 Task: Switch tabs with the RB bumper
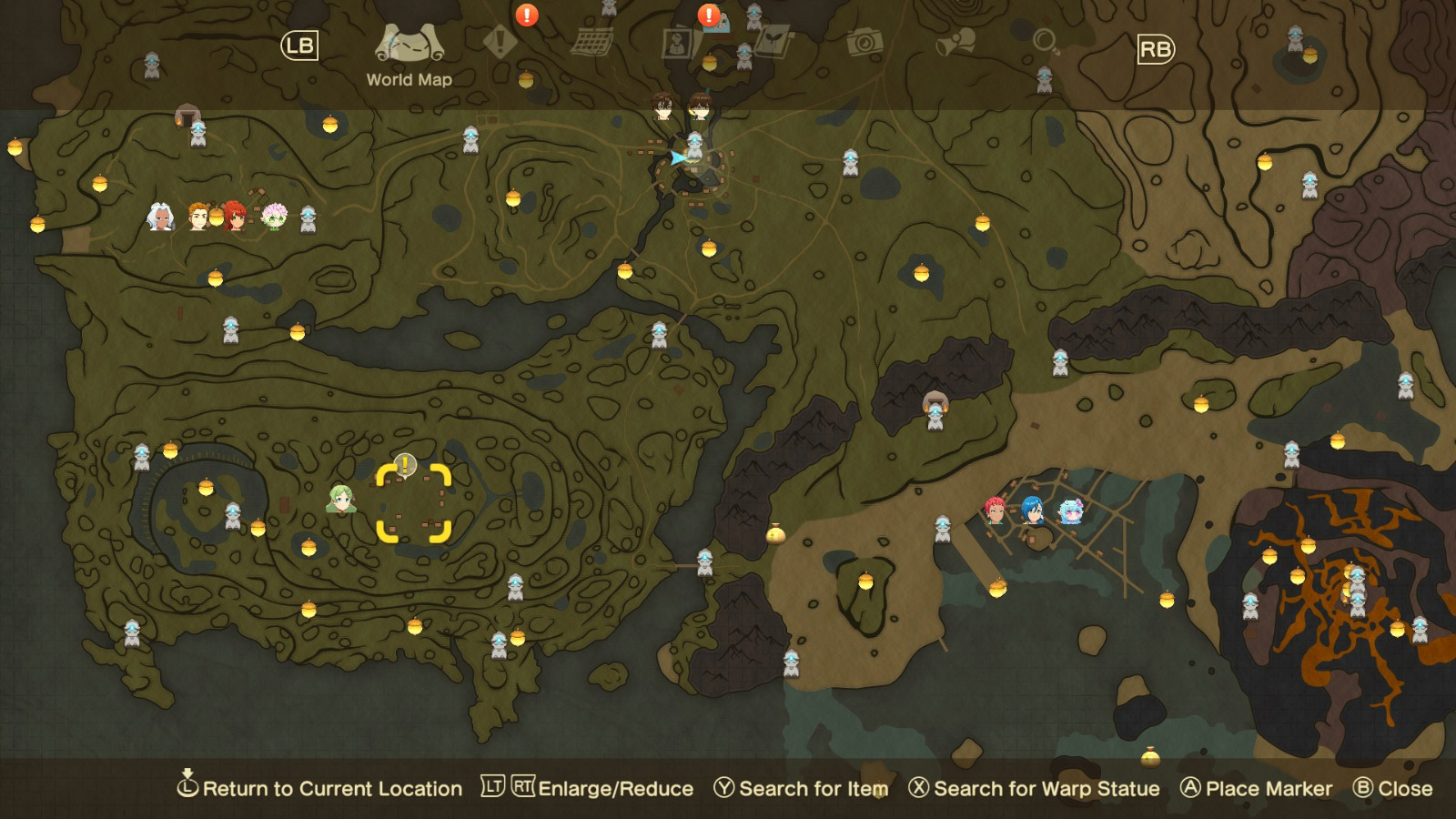1154,50
